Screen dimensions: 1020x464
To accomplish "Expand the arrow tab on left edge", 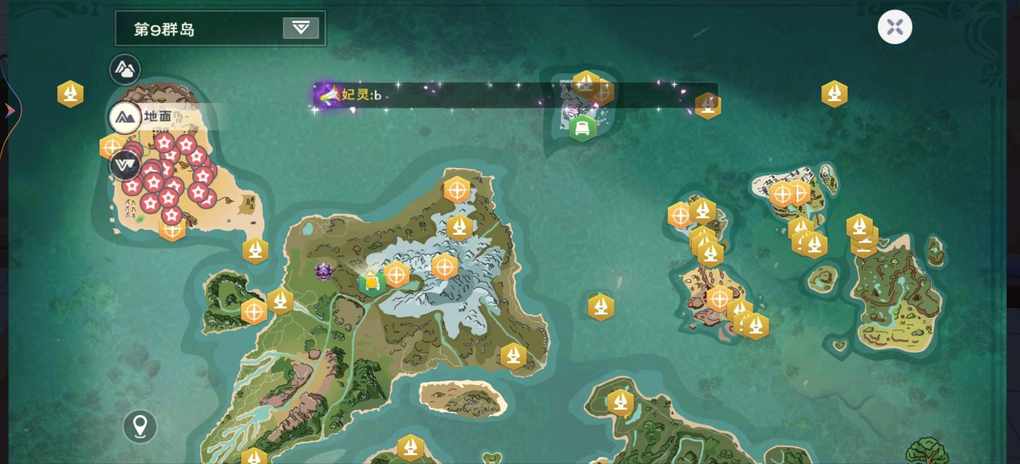I will (9, 110).
